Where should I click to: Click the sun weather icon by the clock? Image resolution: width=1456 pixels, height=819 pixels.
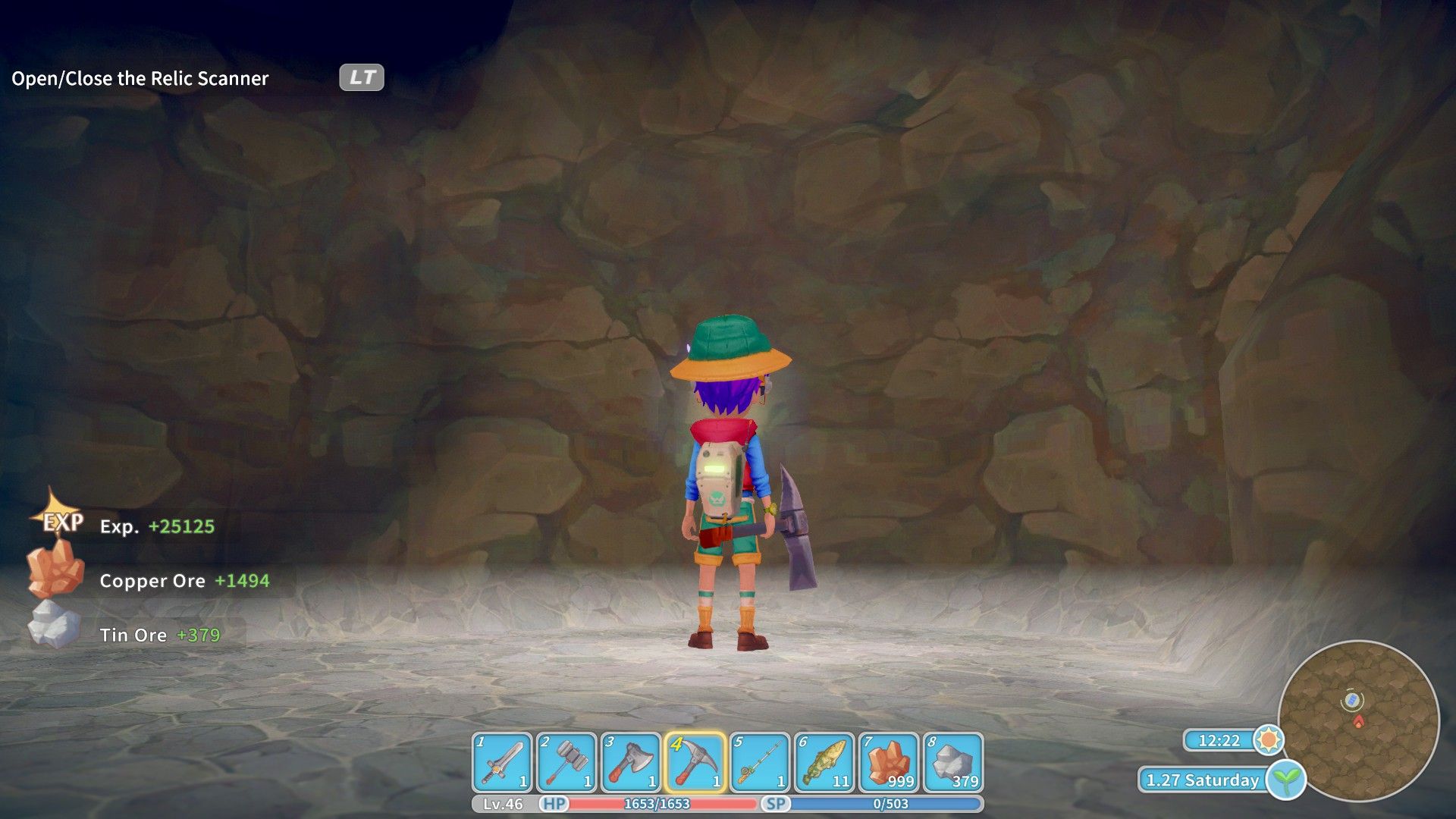(x=1269, y=739)
